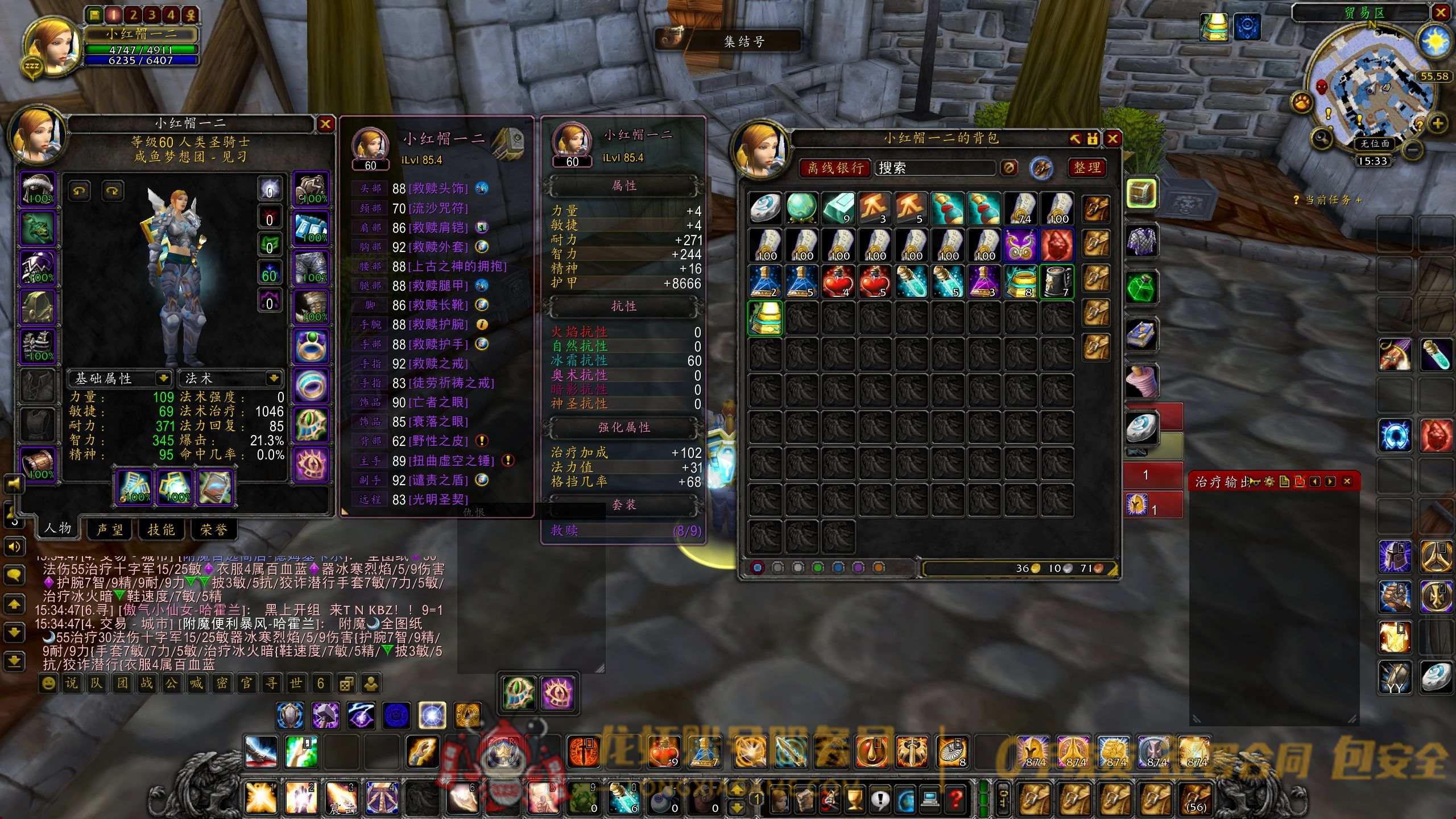
Task: Select the 谴责之盾 off-hand item entry
Action: (438, 480)
